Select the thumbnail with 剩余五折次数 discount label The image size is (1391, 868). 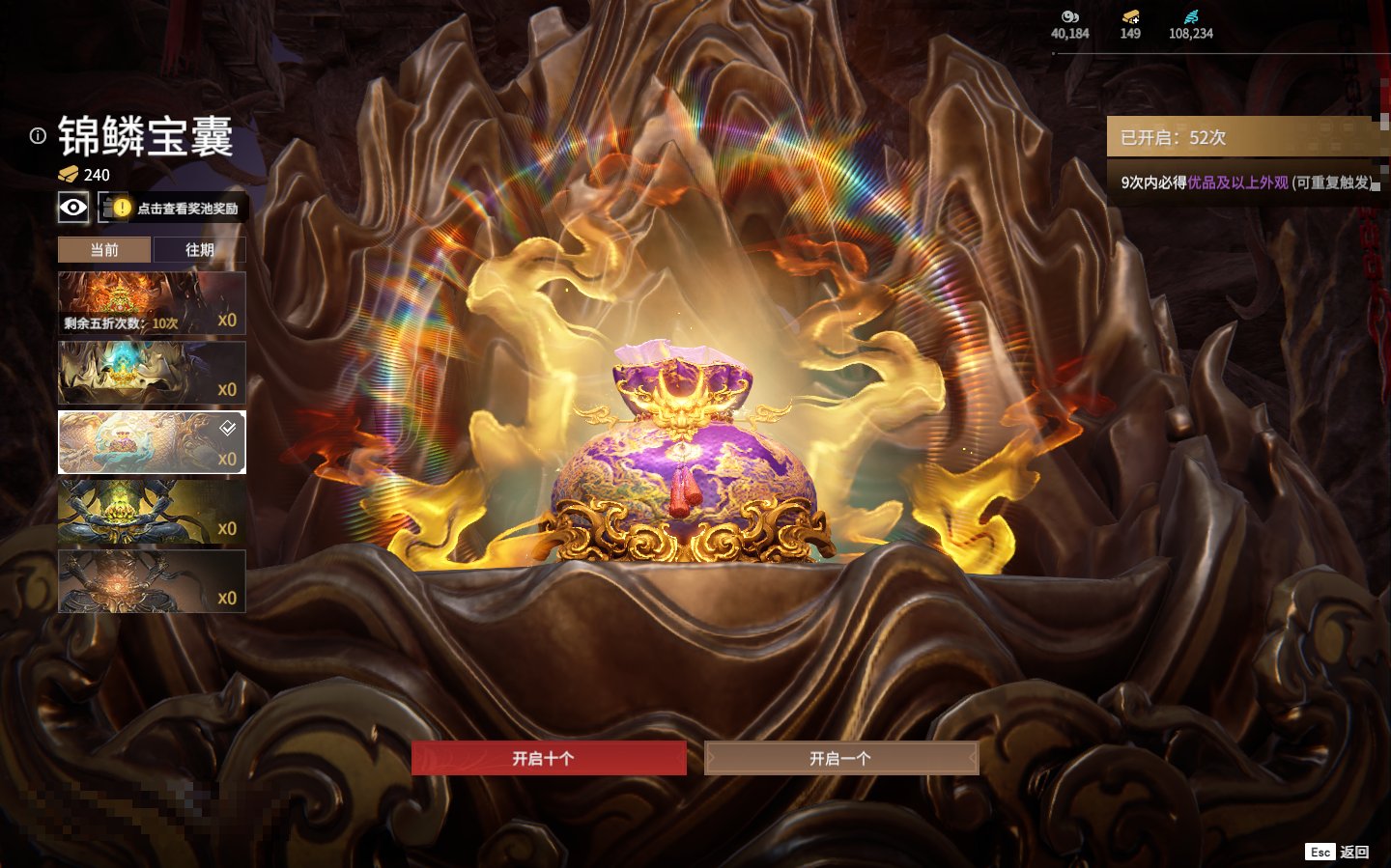click(152, 303)
